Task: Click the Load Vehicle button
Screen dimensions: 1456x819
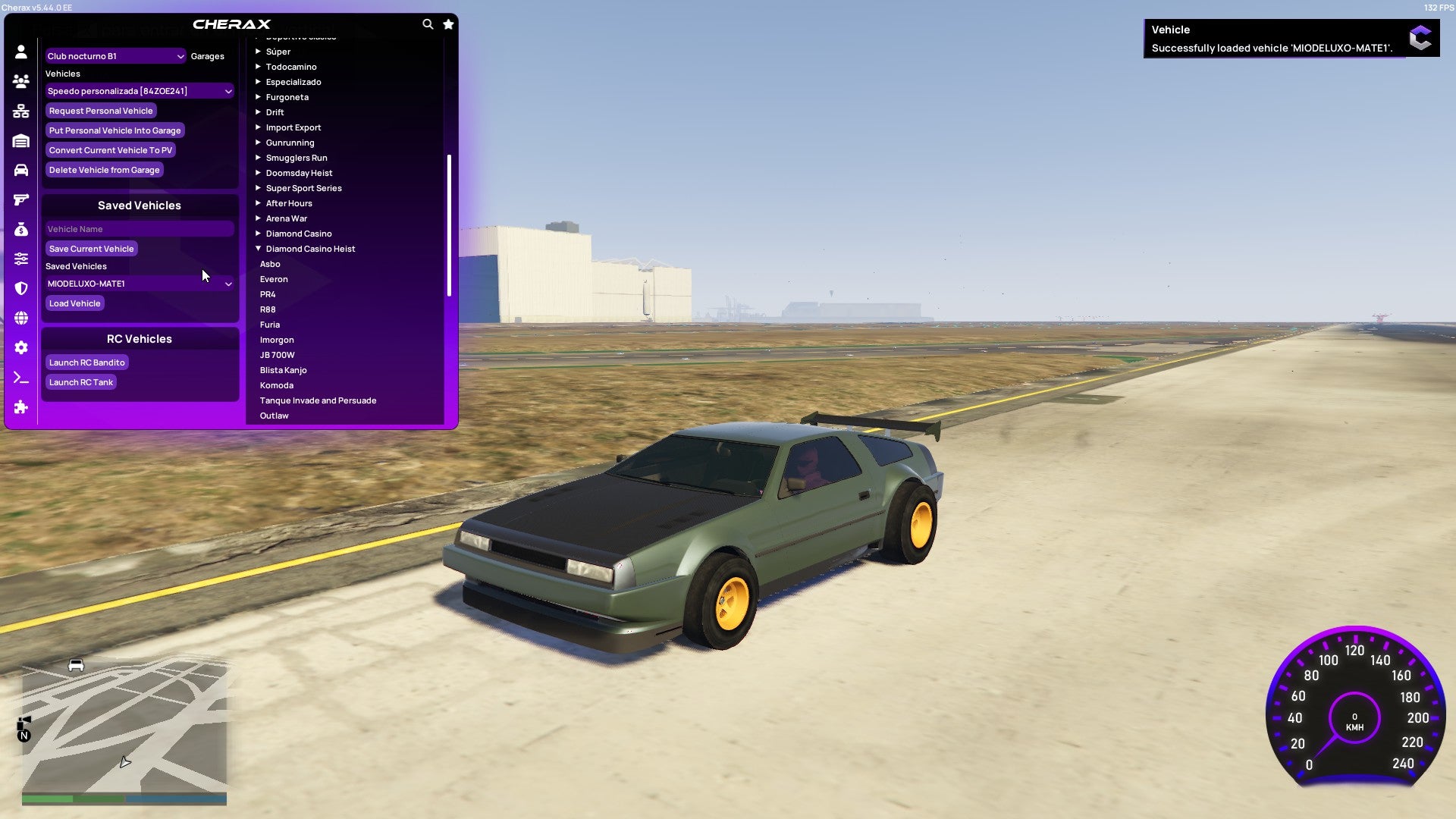Action: (74, 303)
